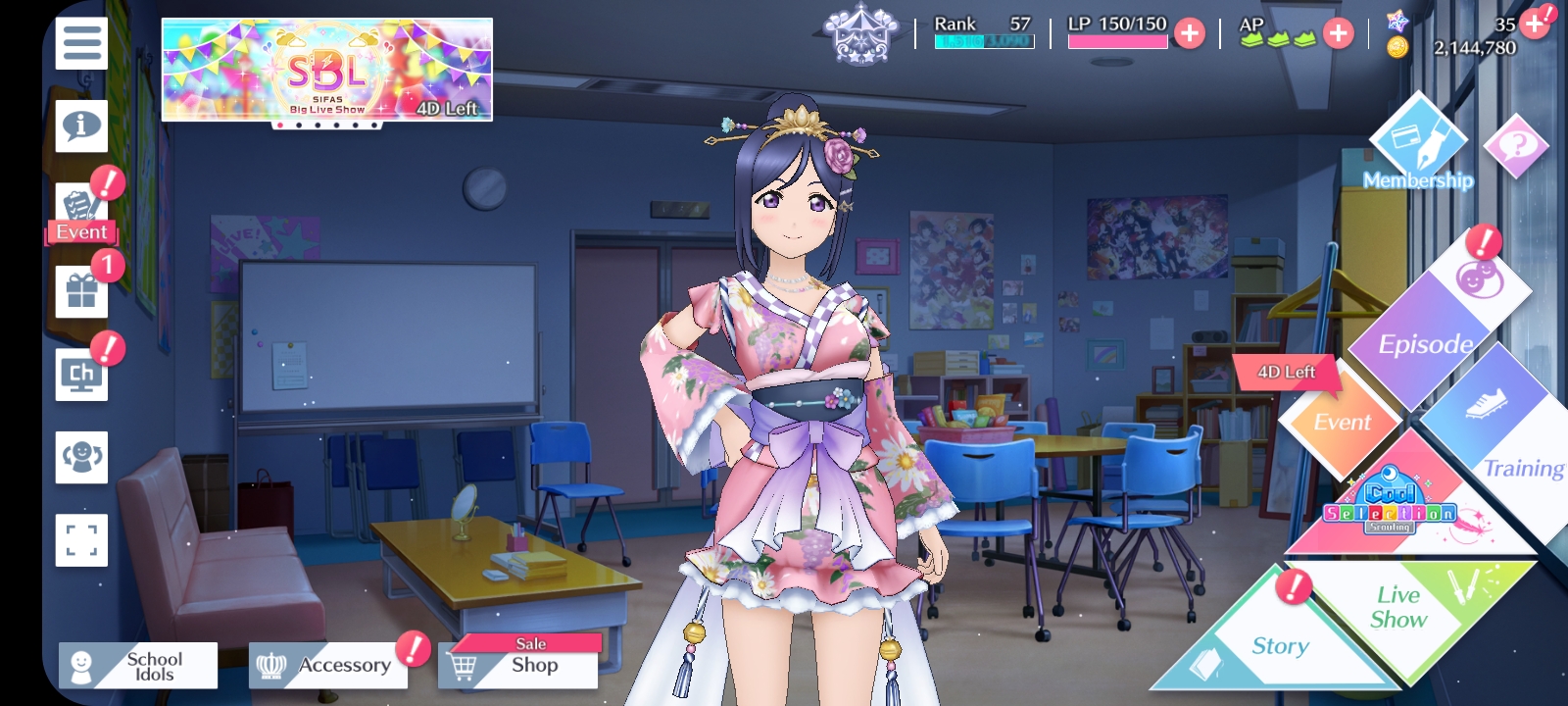Image resolution: width=1568 pixels, height=706 pixels.
Task: Refill AP using its plus button
Action: click(x=1338, y=34)
